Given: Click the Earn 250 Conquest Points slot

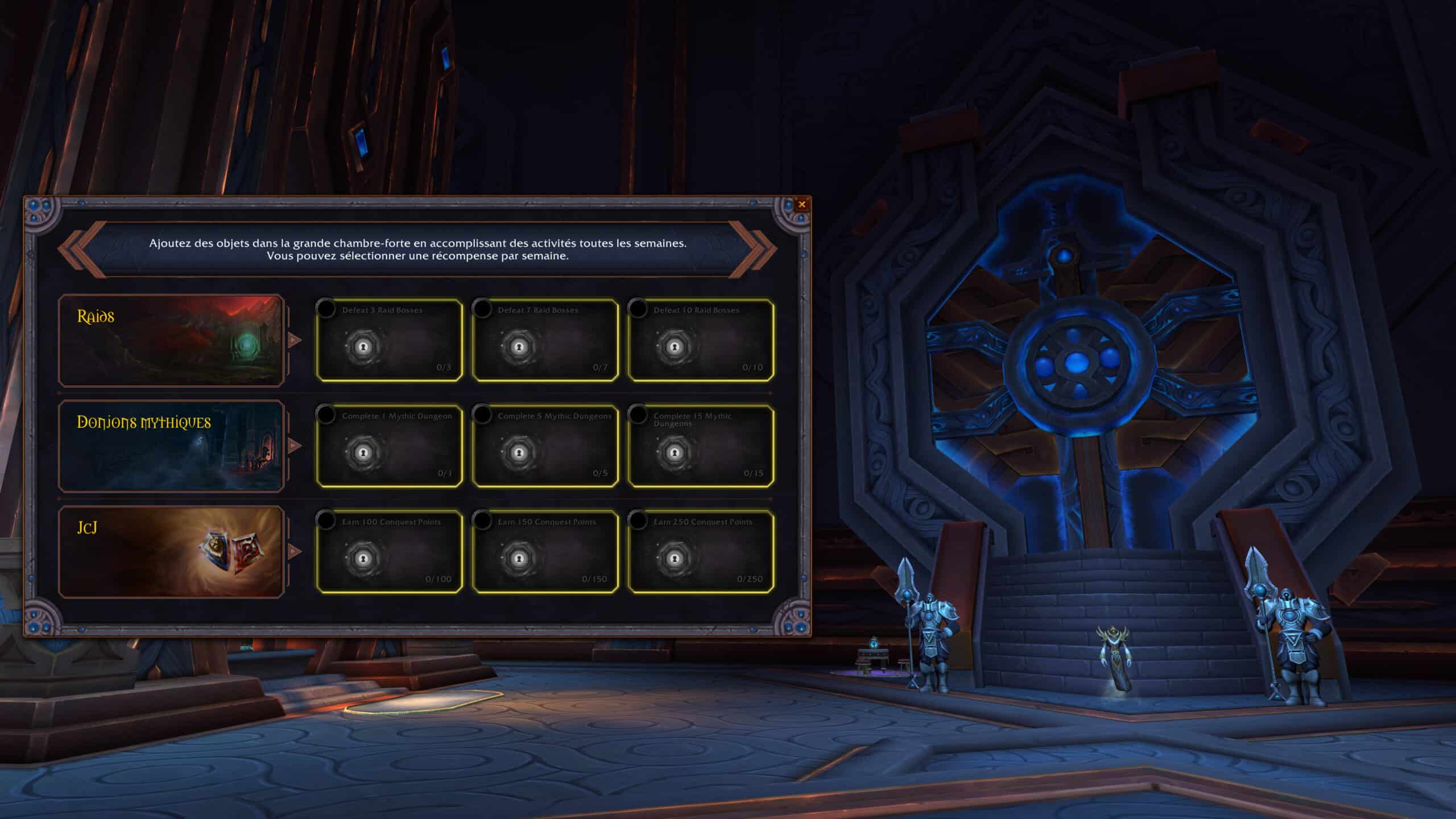Looking at the screenshot, I should click(701, 552).
